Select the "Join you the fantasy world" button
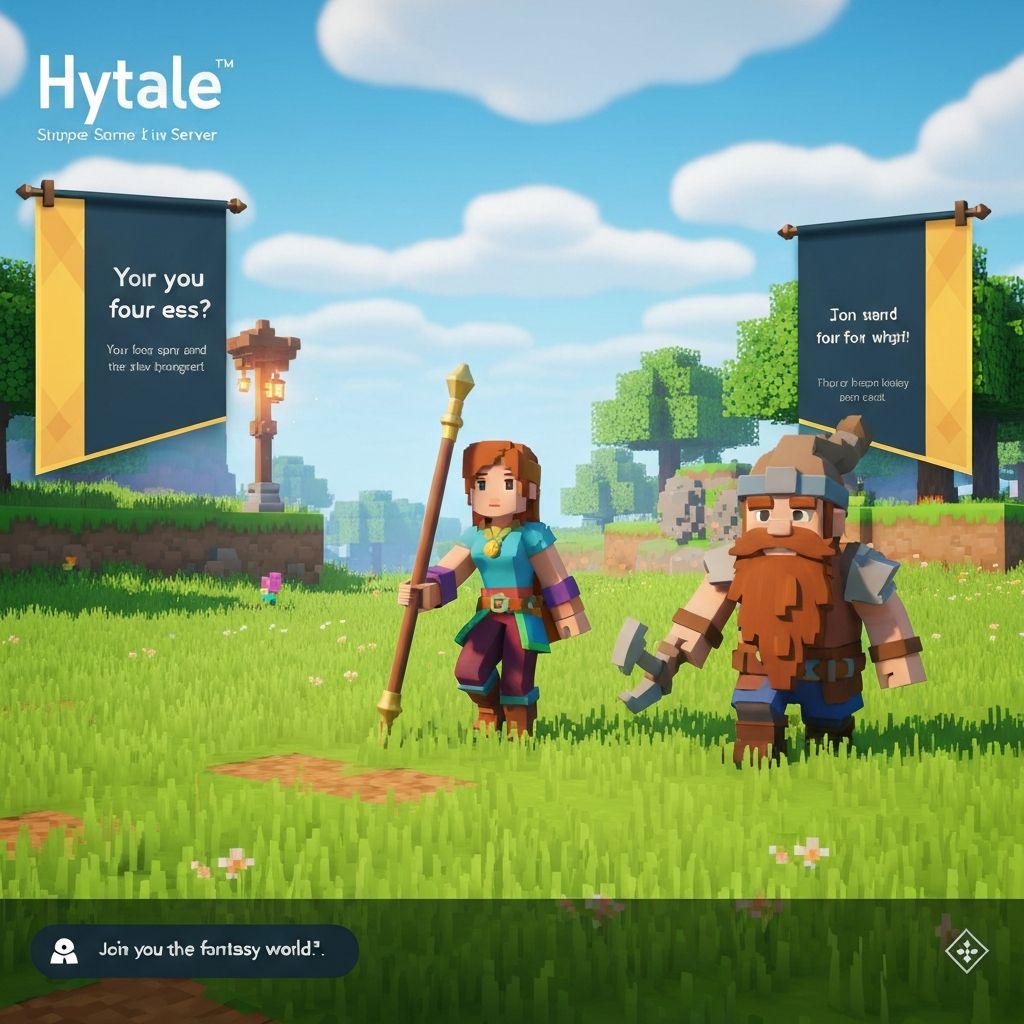Viewport: 1024px width, 1024px height. (x=195, y=950)
